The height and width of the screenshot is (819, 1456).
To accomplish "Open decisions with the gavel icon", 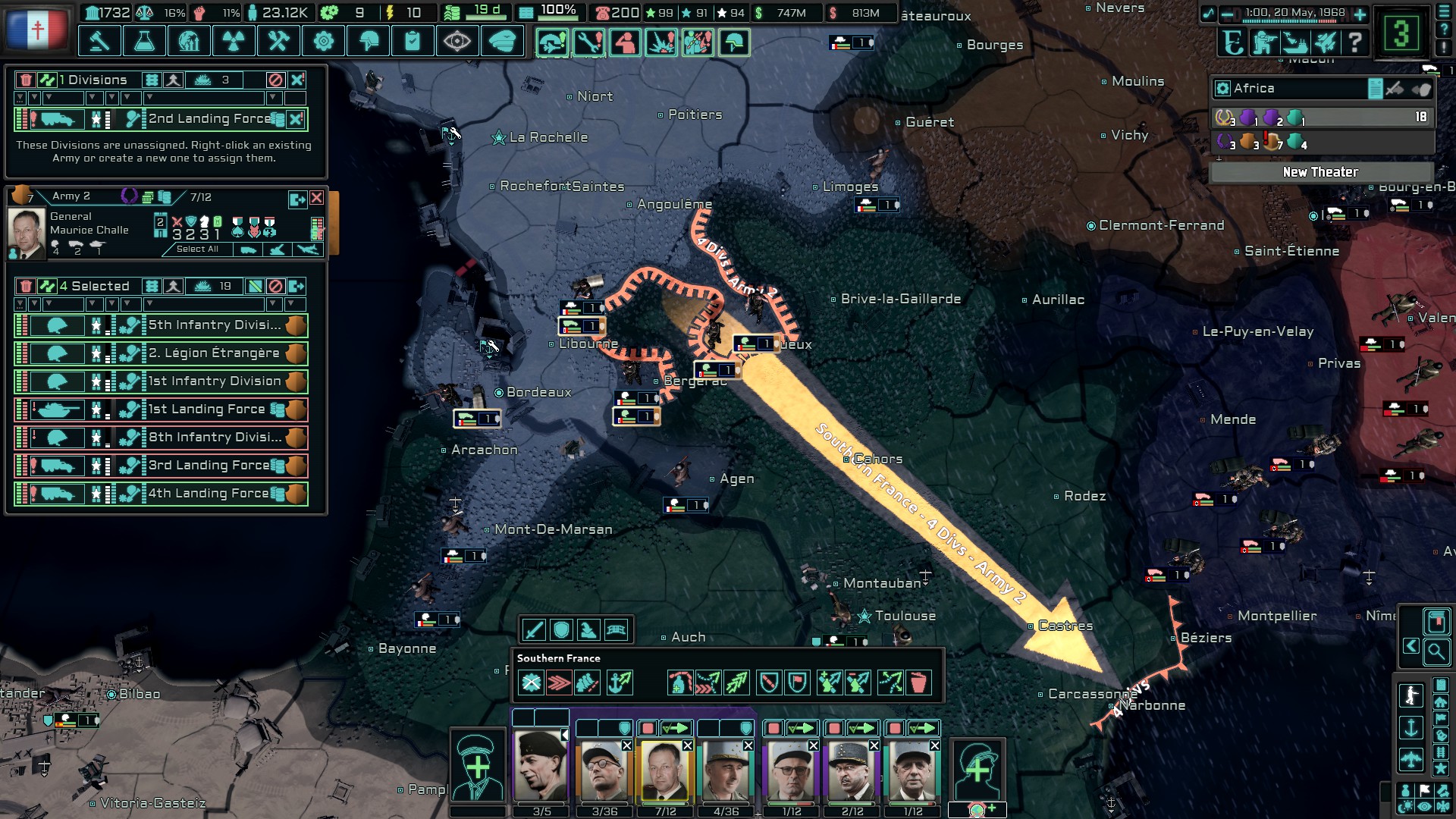I will (x=99, y=41).
